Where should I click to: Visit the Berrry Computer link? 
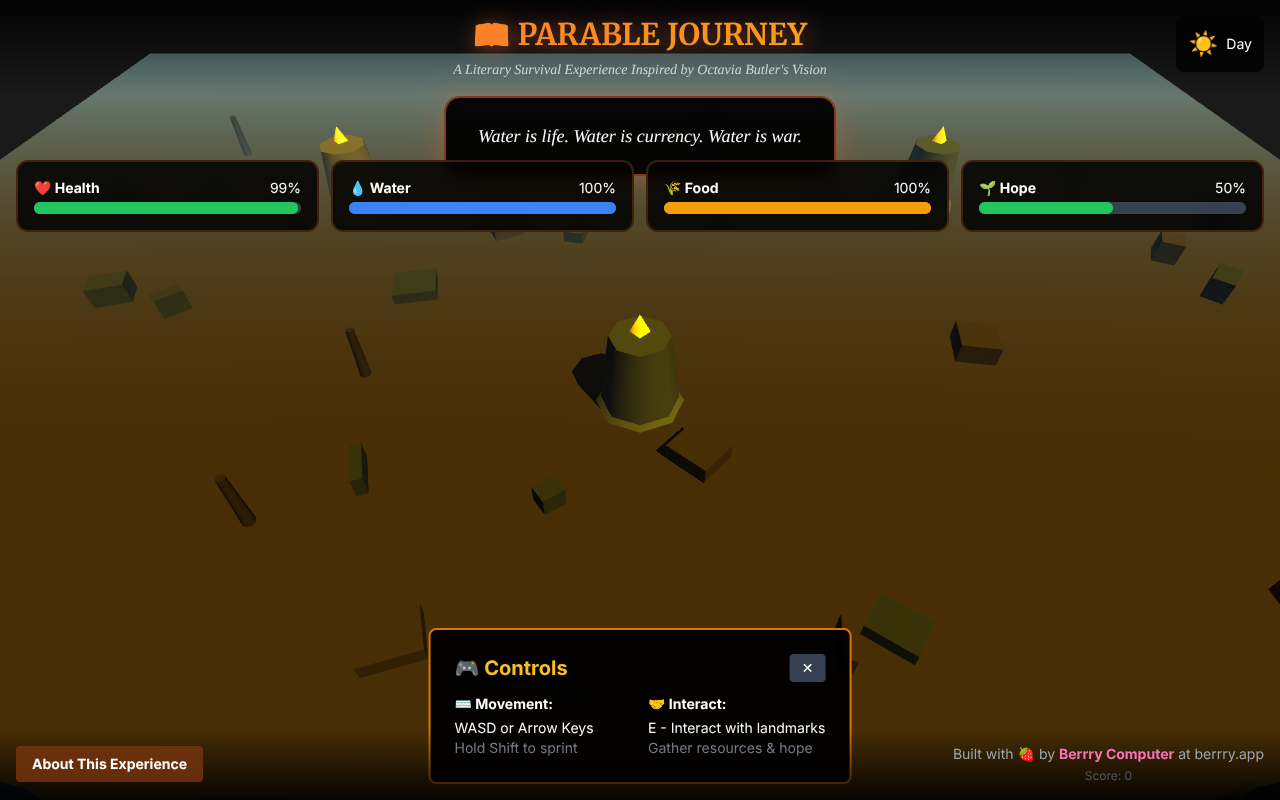point(1116,754)
